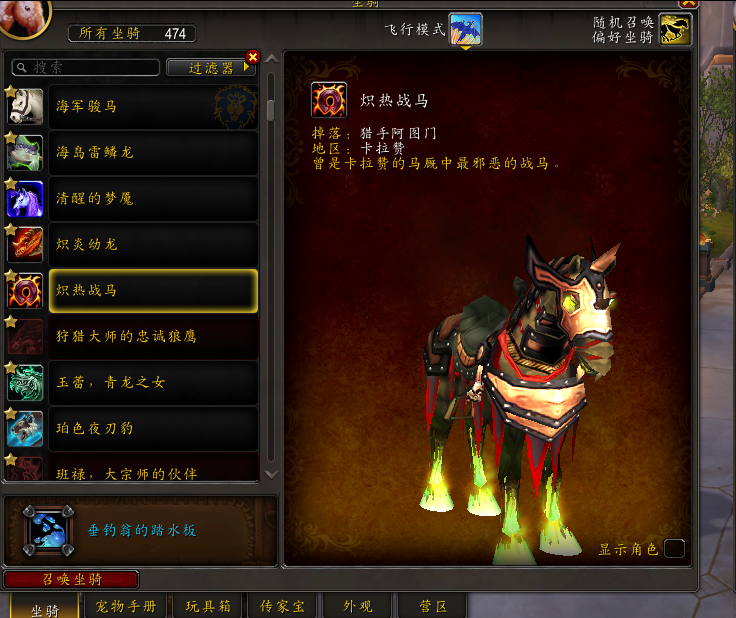Switch to the 玩具箱 tab

(208, 606)
